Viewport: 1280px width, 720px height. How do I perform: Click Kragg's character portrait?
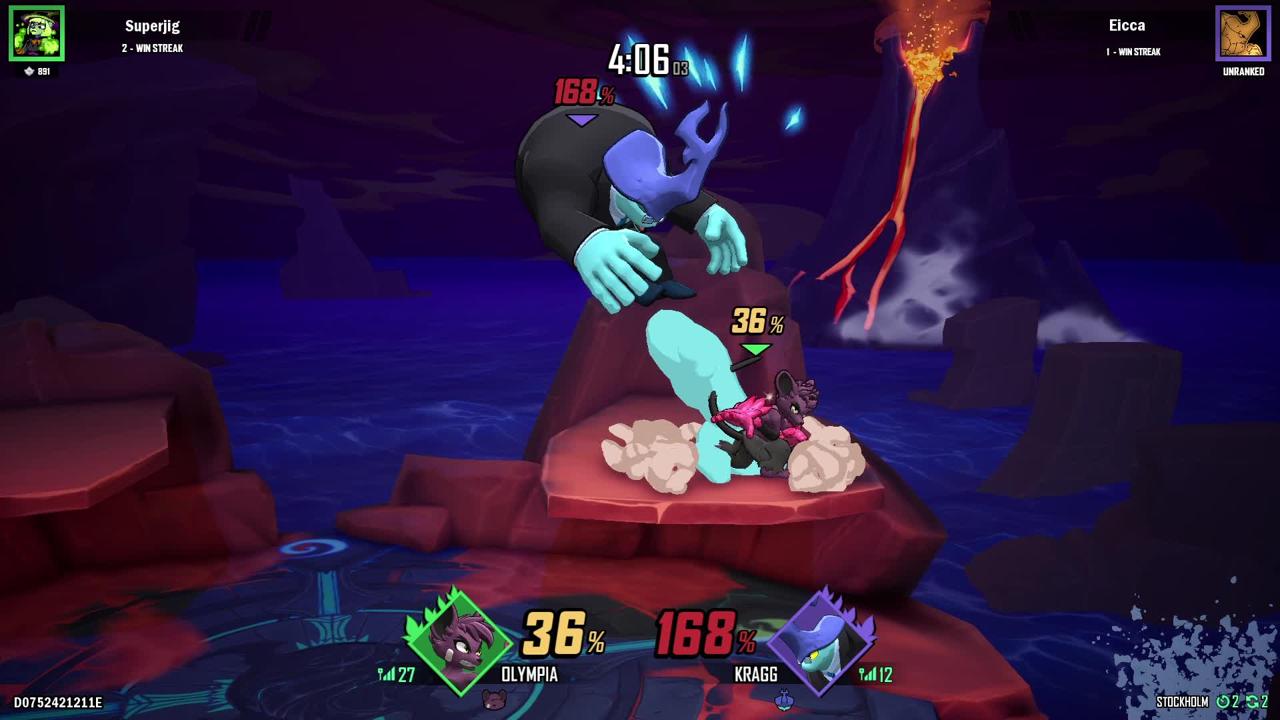tap(823, 641)
